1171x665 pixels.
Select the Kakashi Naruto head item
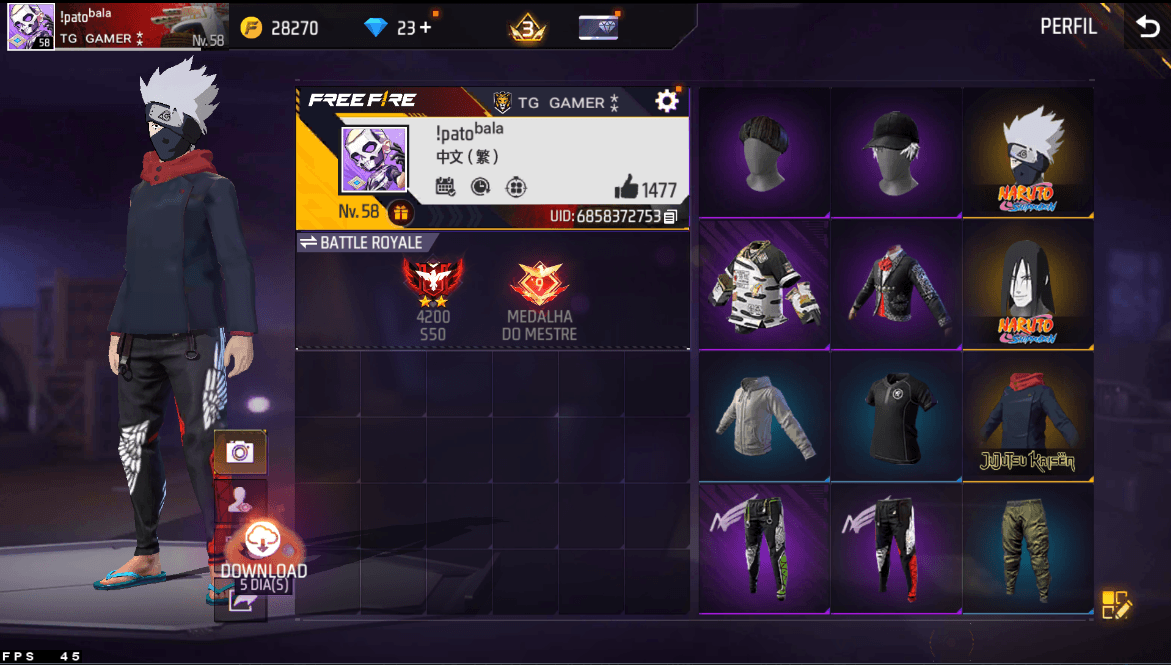point(1027,152)
